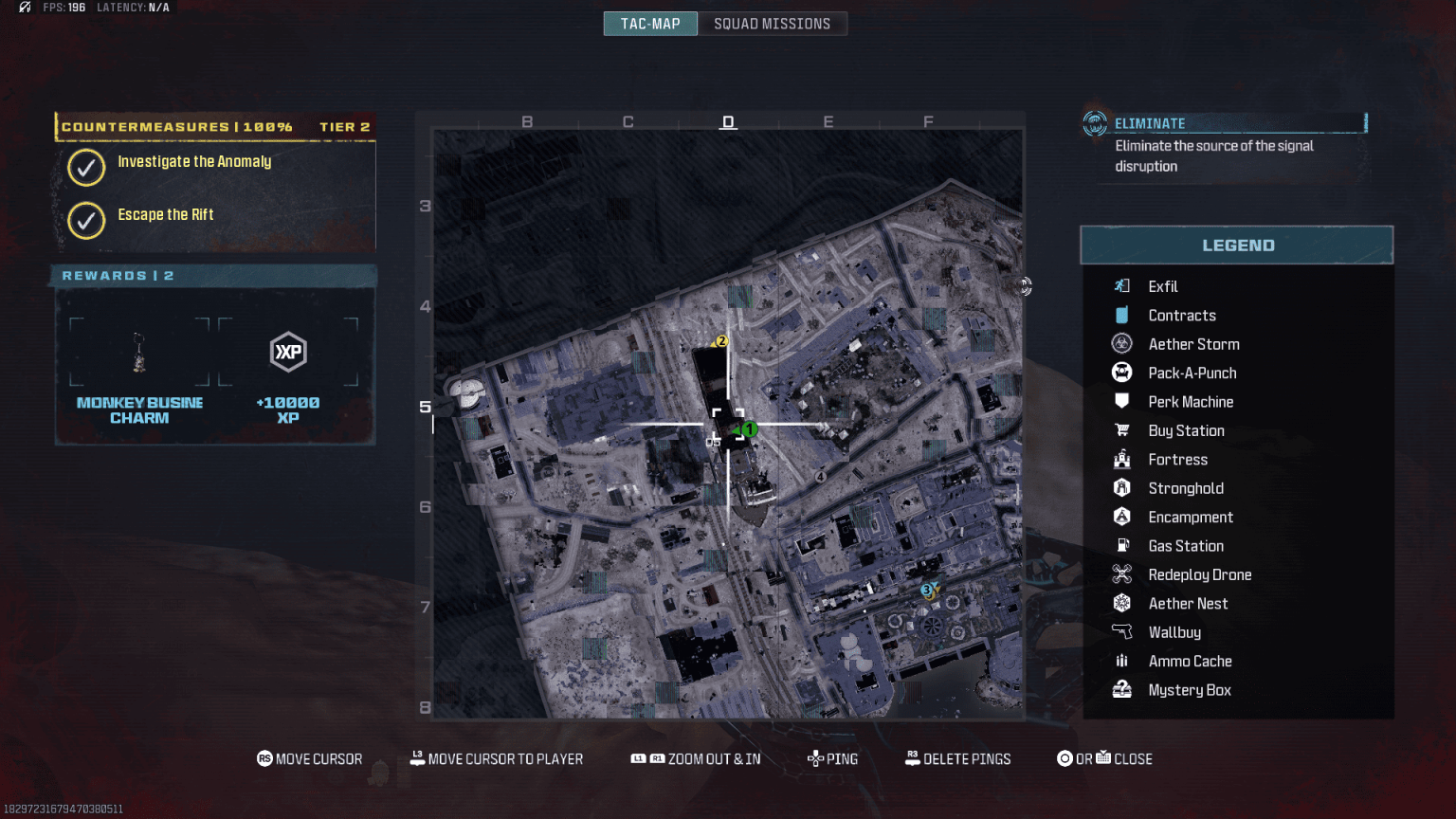Viewport: 1456px width, 819px height.
Task: Select Aether Storm legend entry
Action: point(1193,344)
